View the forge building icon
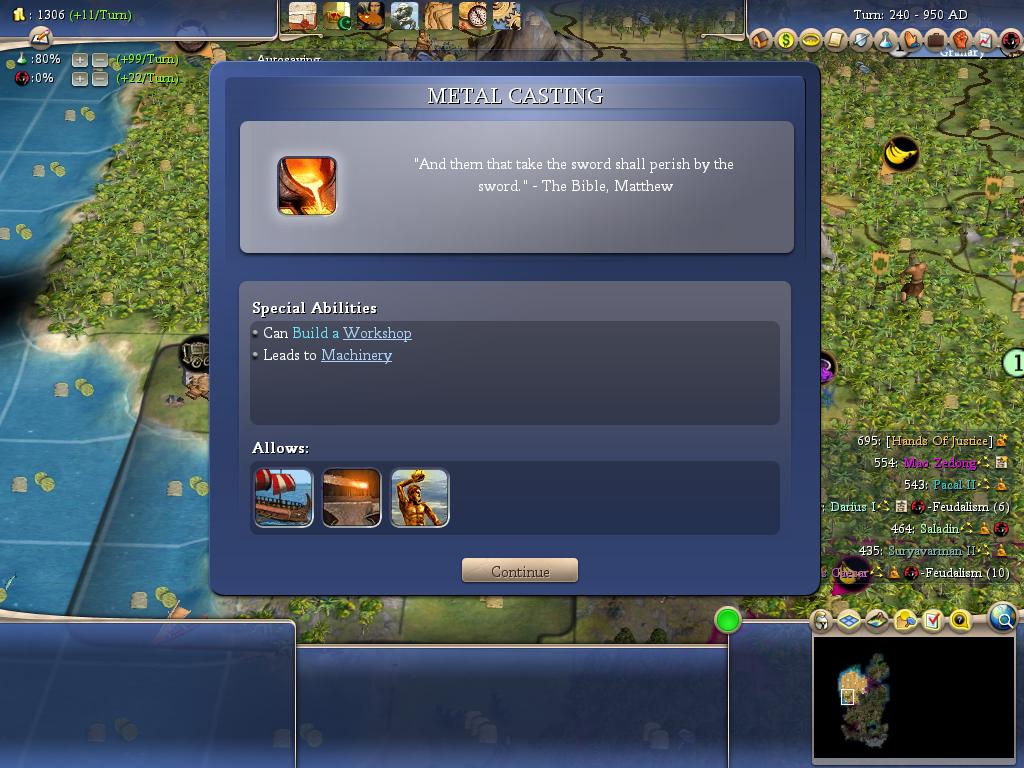The image size is (1024, 768). (x=352, y=497)
